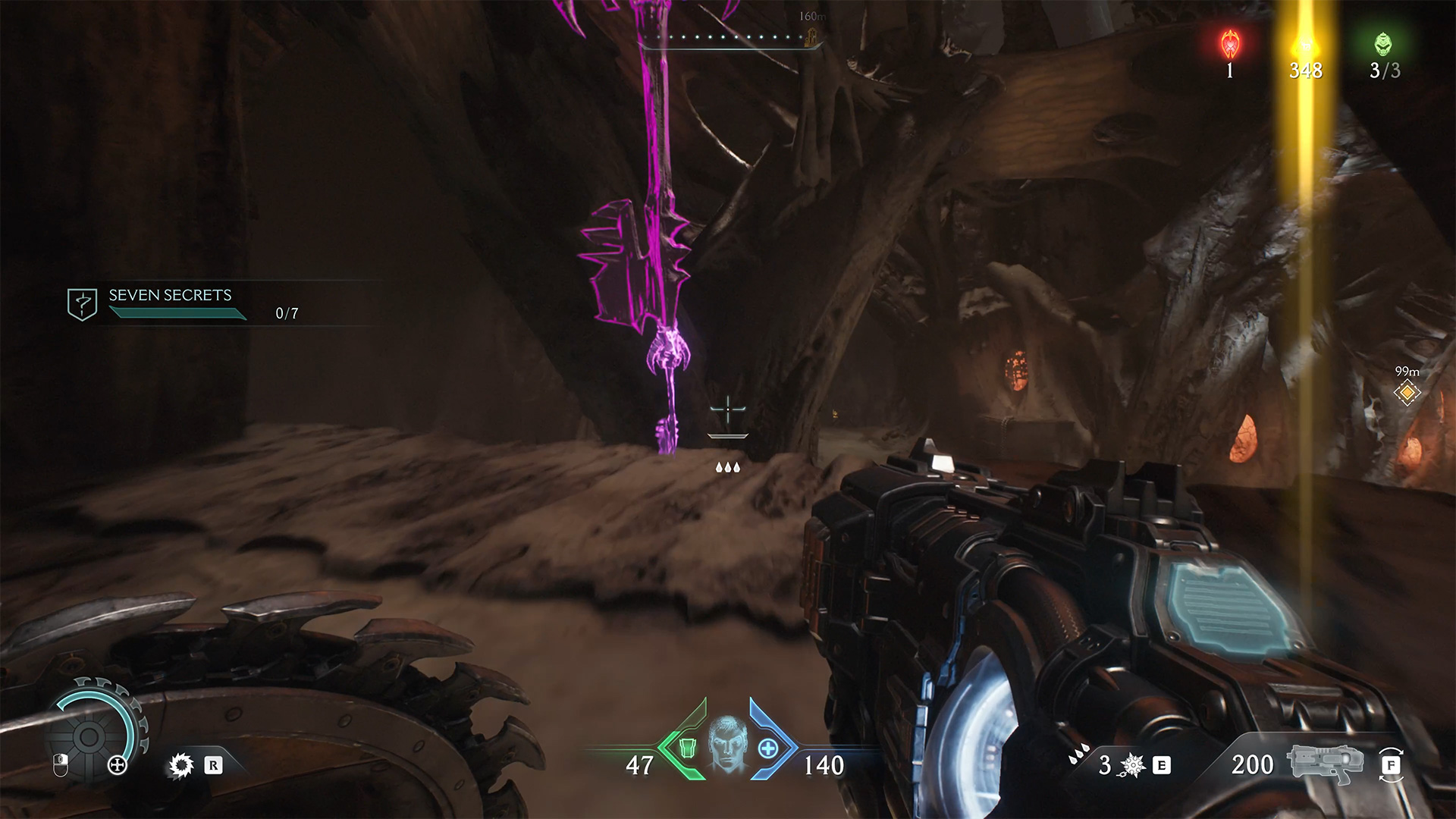Select the orange diamond waypoint marker
The height and width of the screenshot is (819, 1456).
[x=1407, y=393]
